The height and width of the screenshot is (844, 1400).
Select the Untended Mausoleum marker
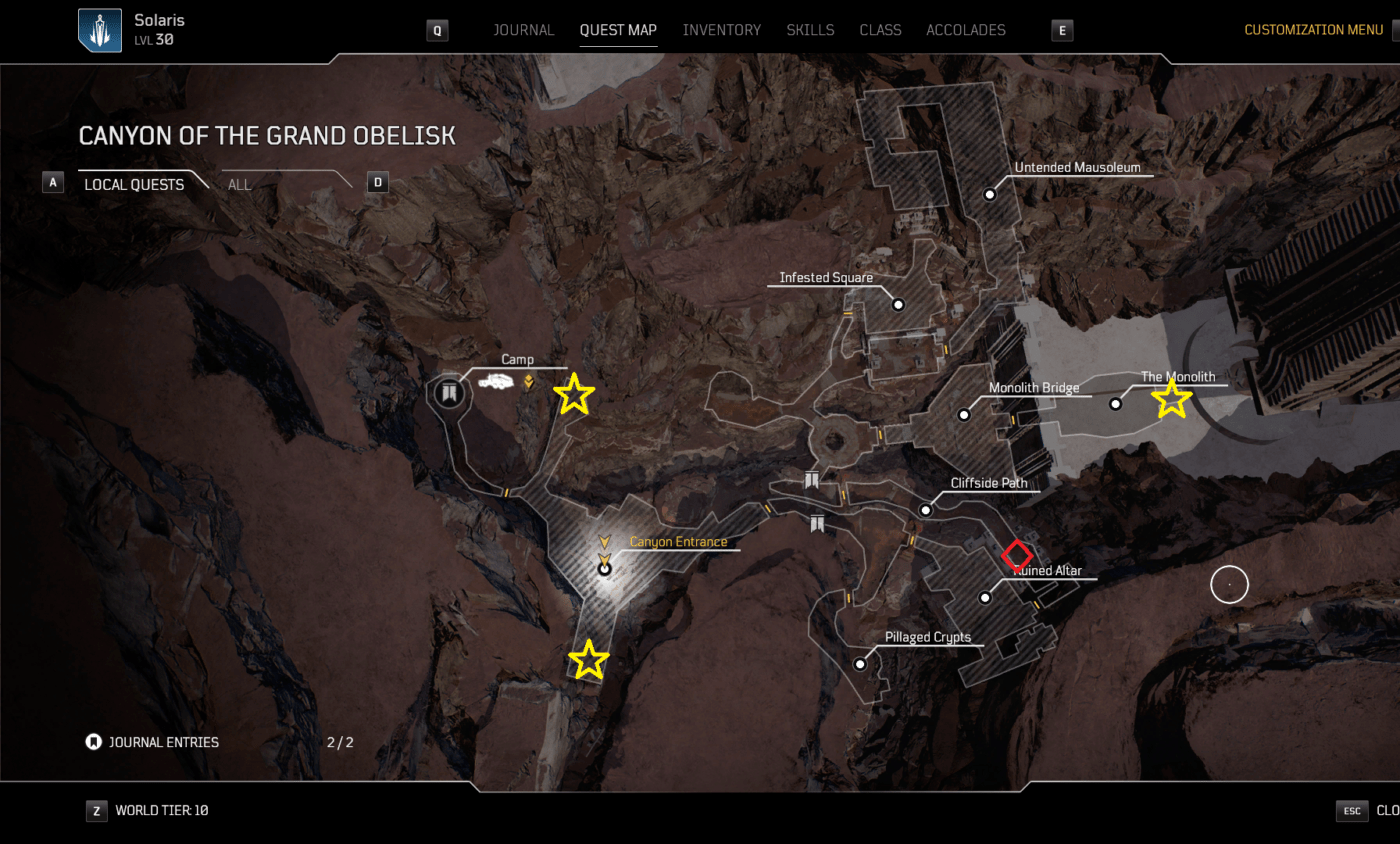click(989, 194)
